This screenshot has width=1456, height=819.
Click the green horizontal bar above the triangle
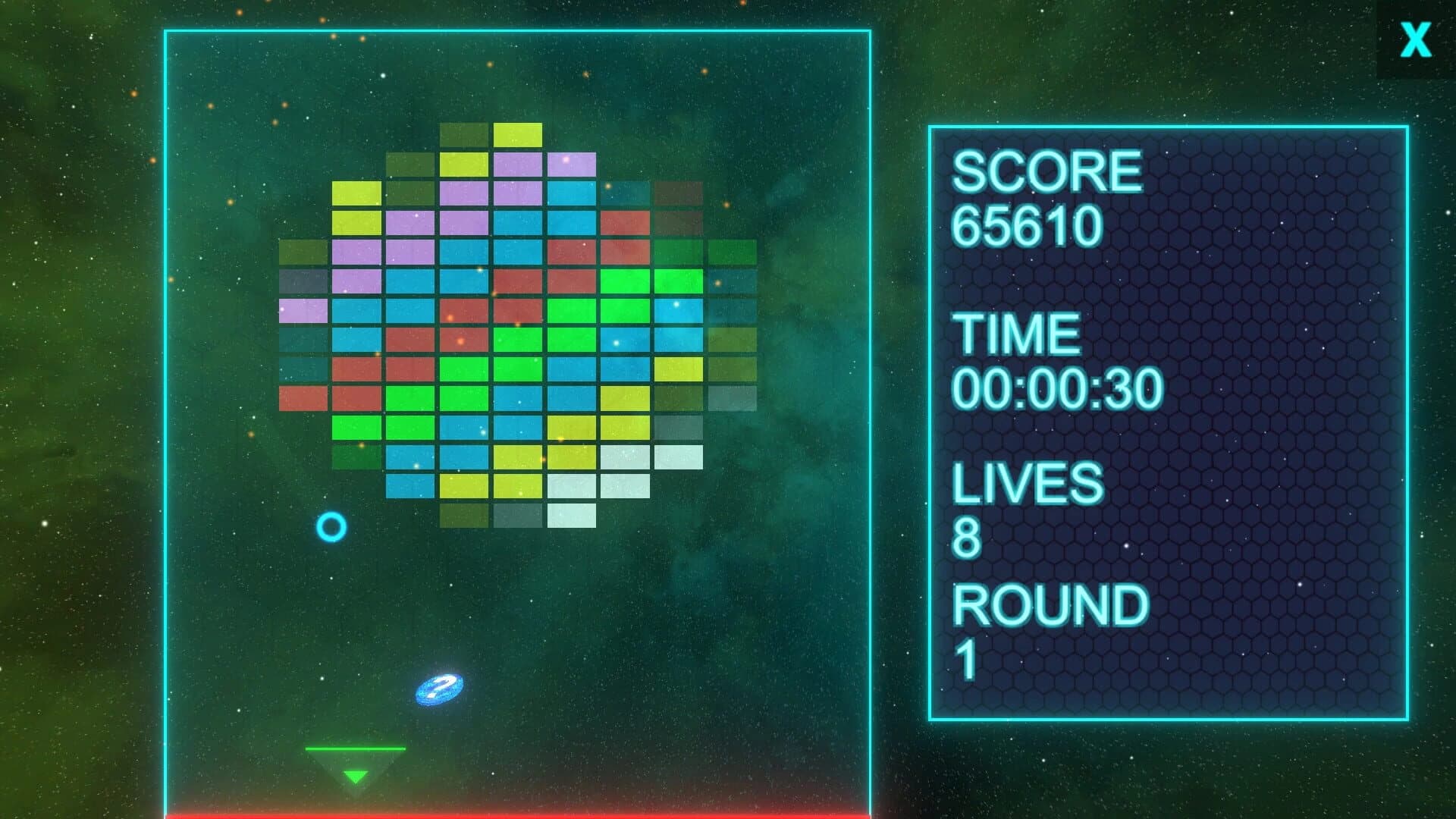tap(355, 747)
